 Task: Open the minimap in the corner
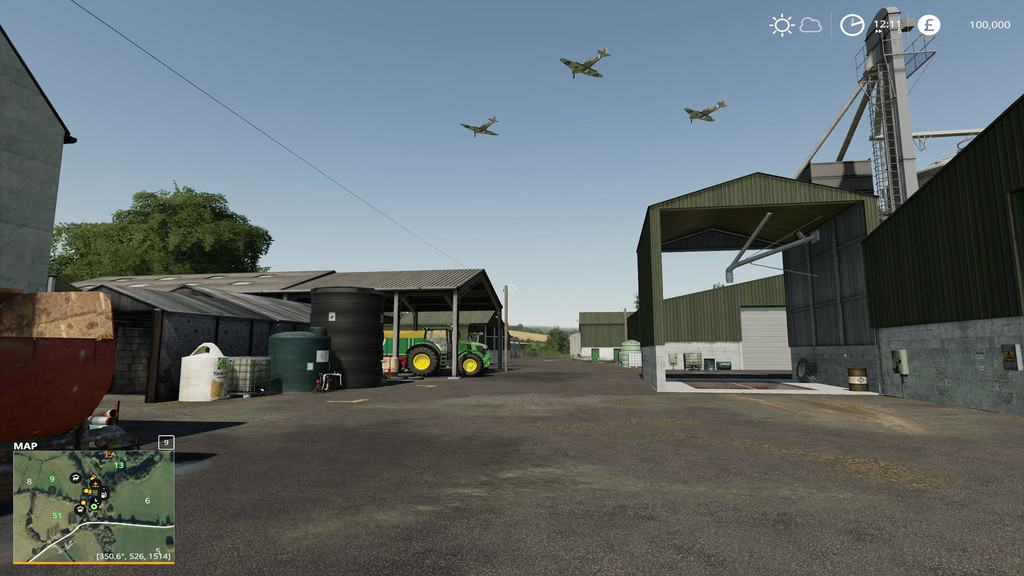point(93,505)
